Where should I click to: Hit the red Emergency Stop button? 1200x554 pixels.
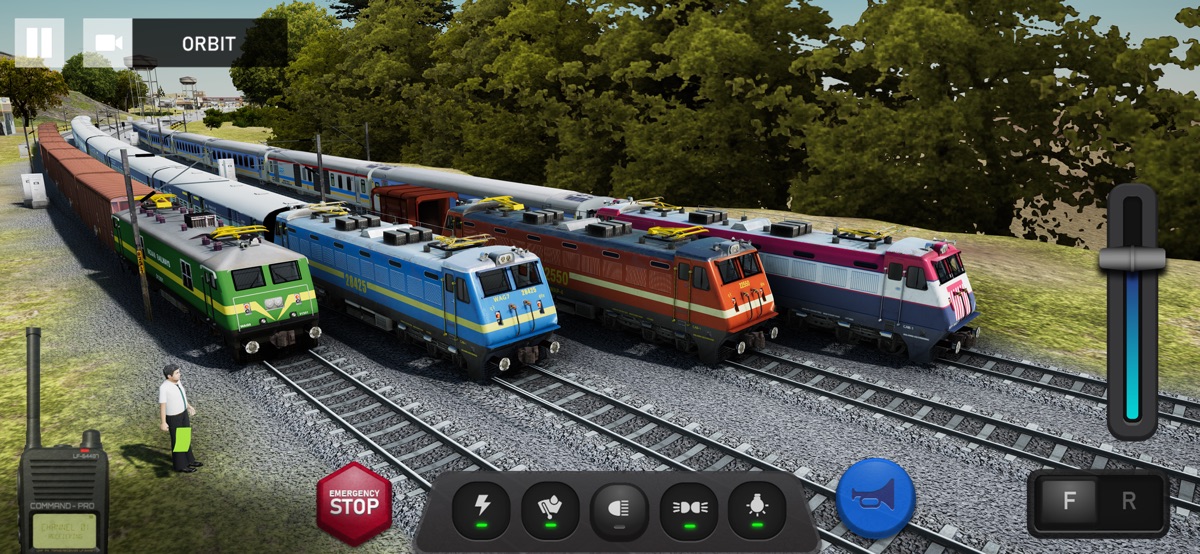(354, 503)
